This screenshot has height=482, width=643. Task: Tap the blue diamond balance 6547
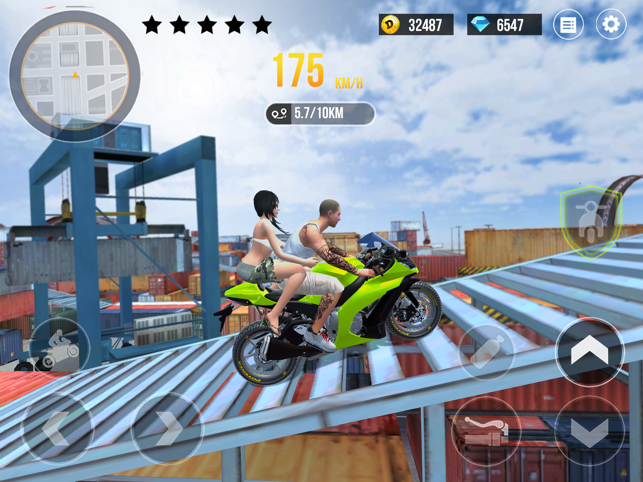(504, 24)
